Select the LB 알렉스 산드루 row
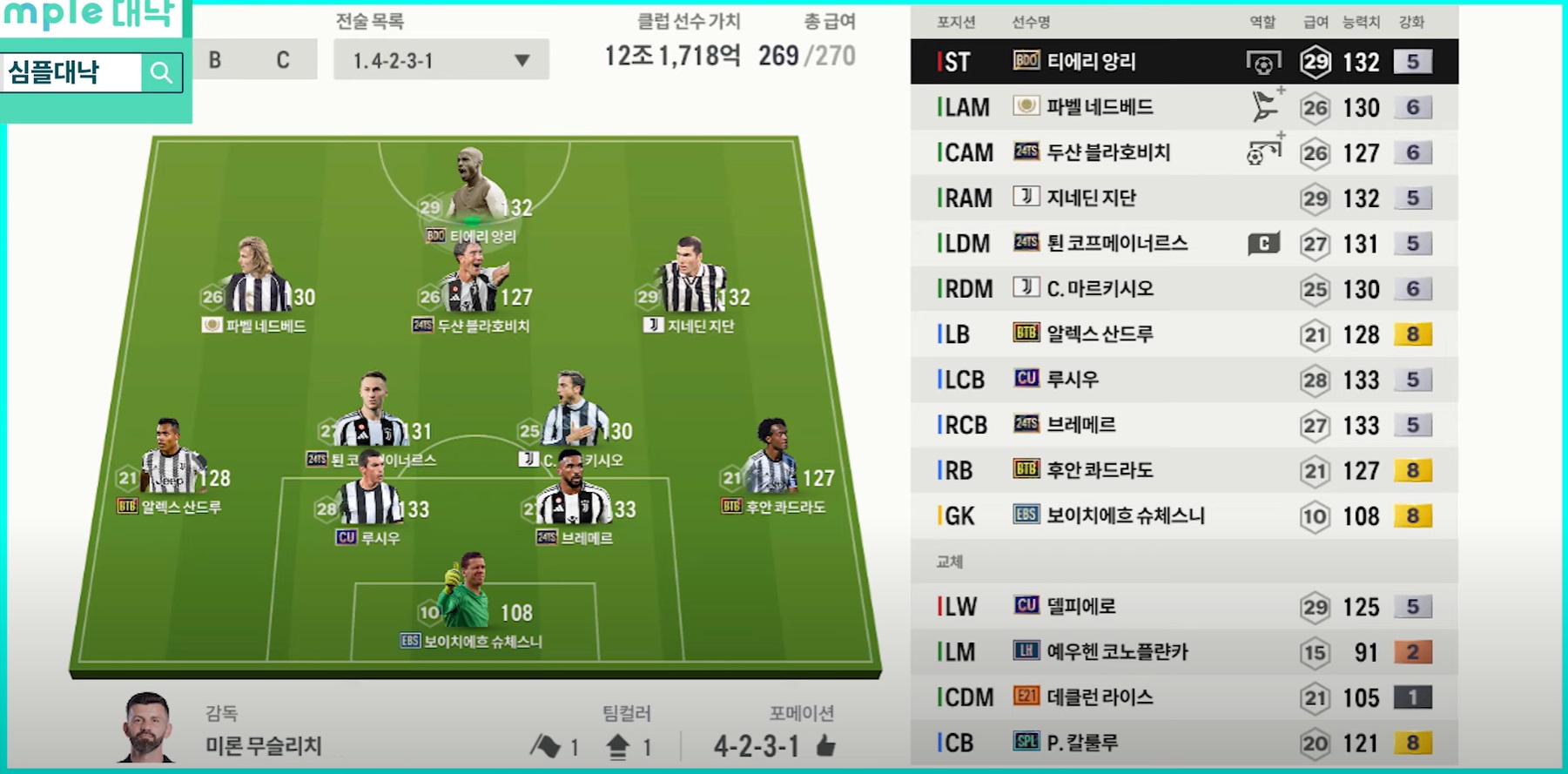1568x774 pixels. pyautogui.click(x=1184, y=334)
